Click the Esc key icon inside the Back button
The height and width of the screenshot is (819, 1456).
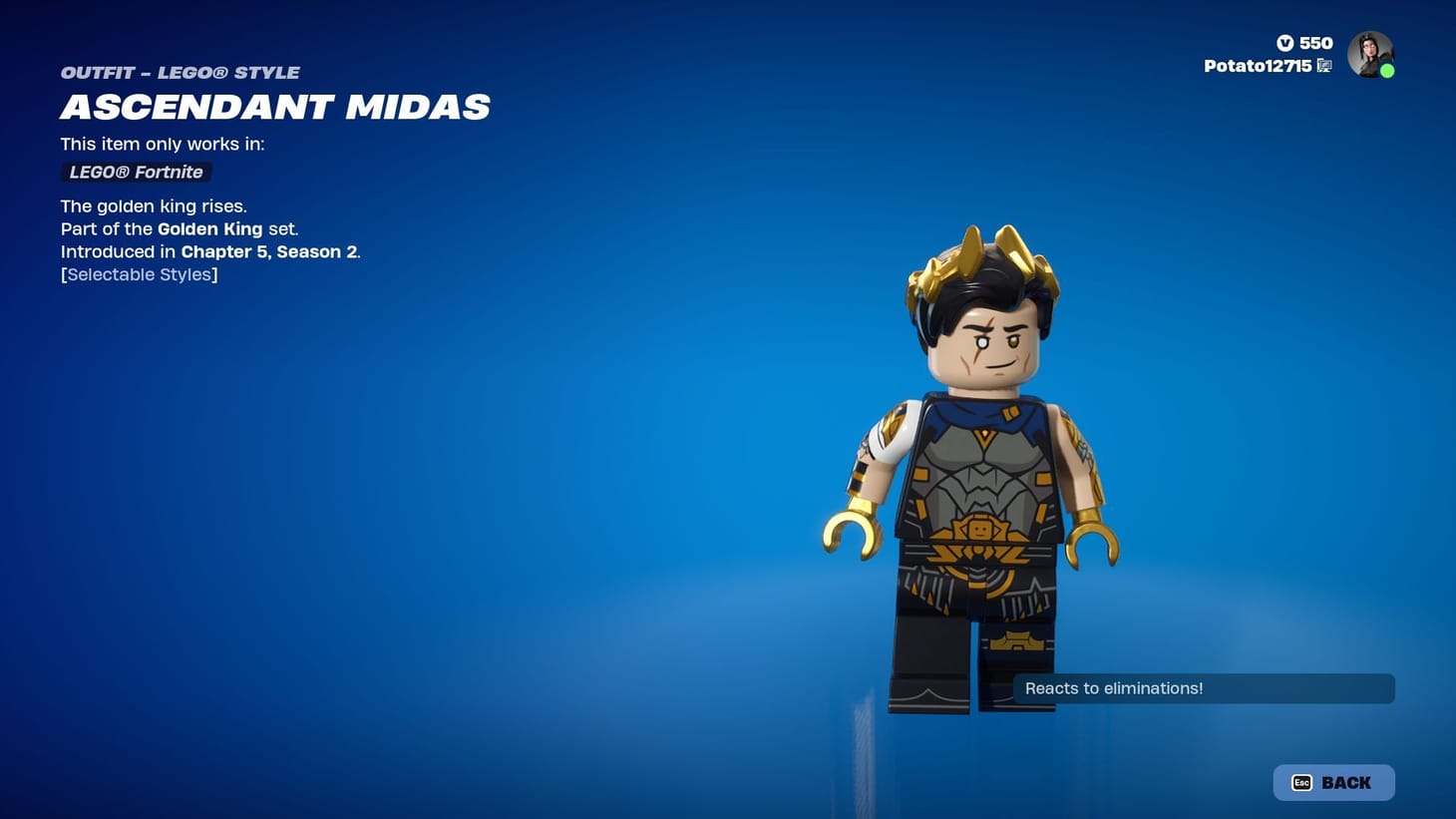point(1301,783)
